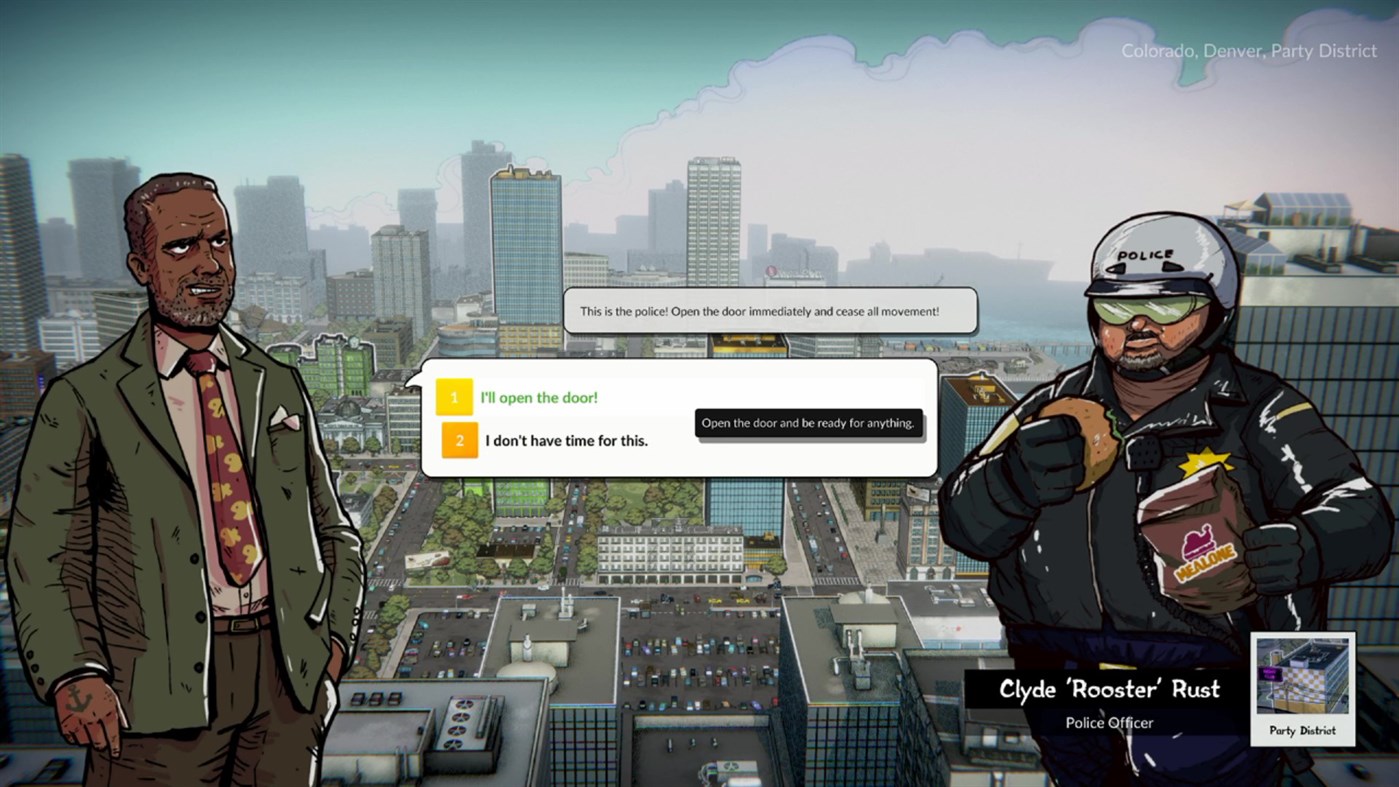Click the Police Officer title label

click(x=1108, y=723)
